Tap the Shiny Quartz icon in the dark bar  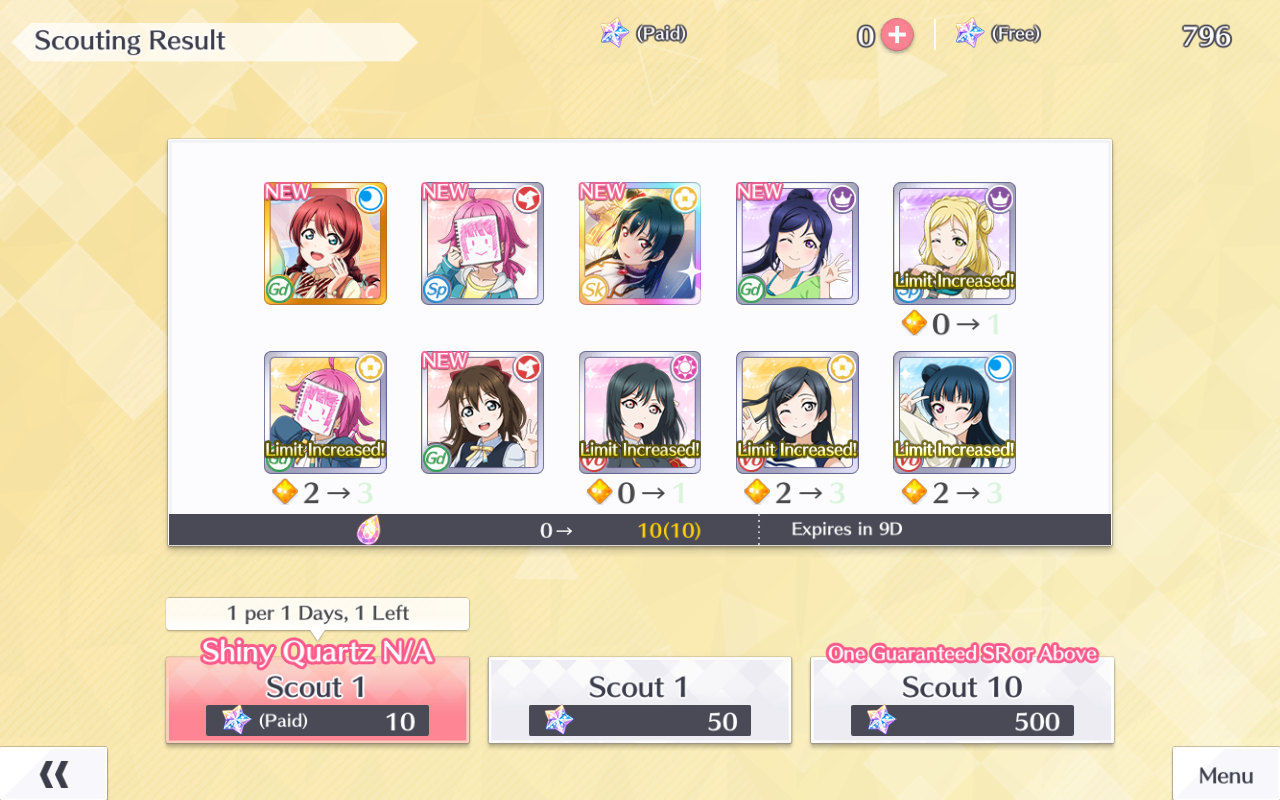[x=370, y=529]
